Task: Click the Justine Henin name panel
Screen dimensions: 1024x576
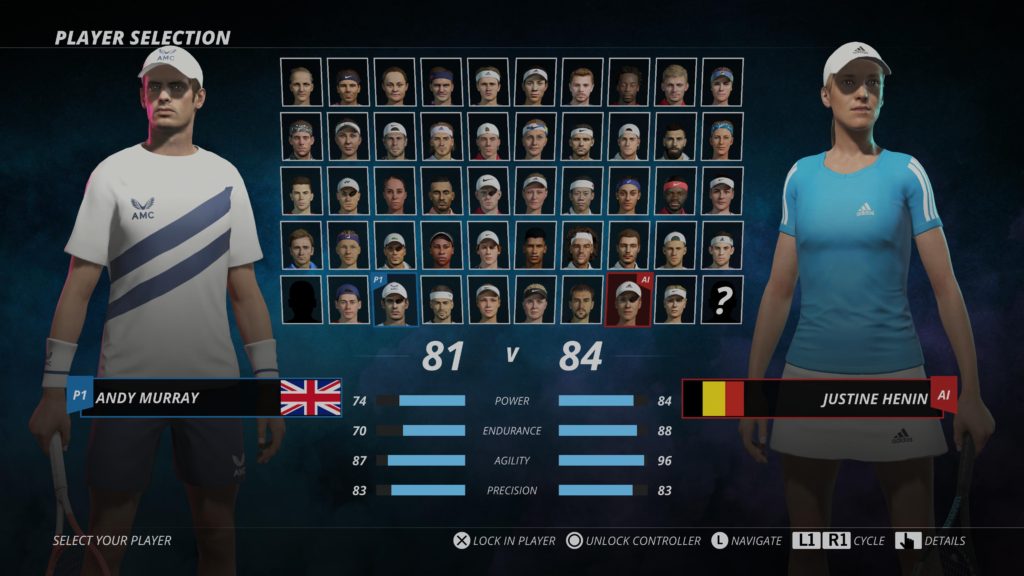Action: [840, 398]
